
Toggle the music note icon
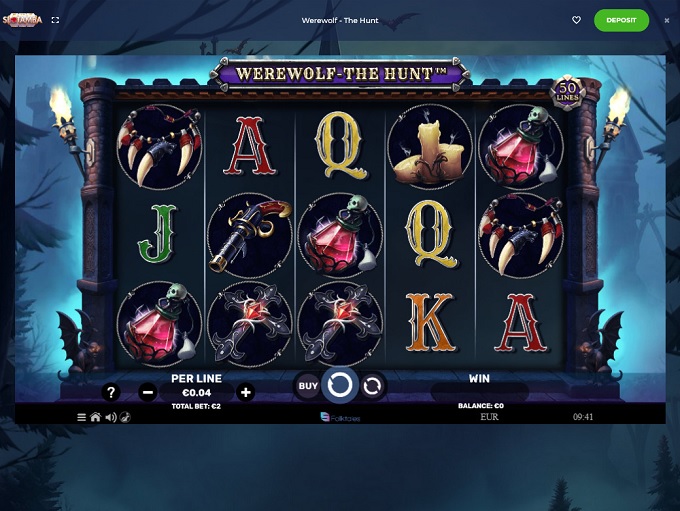(x=125, y=417)
